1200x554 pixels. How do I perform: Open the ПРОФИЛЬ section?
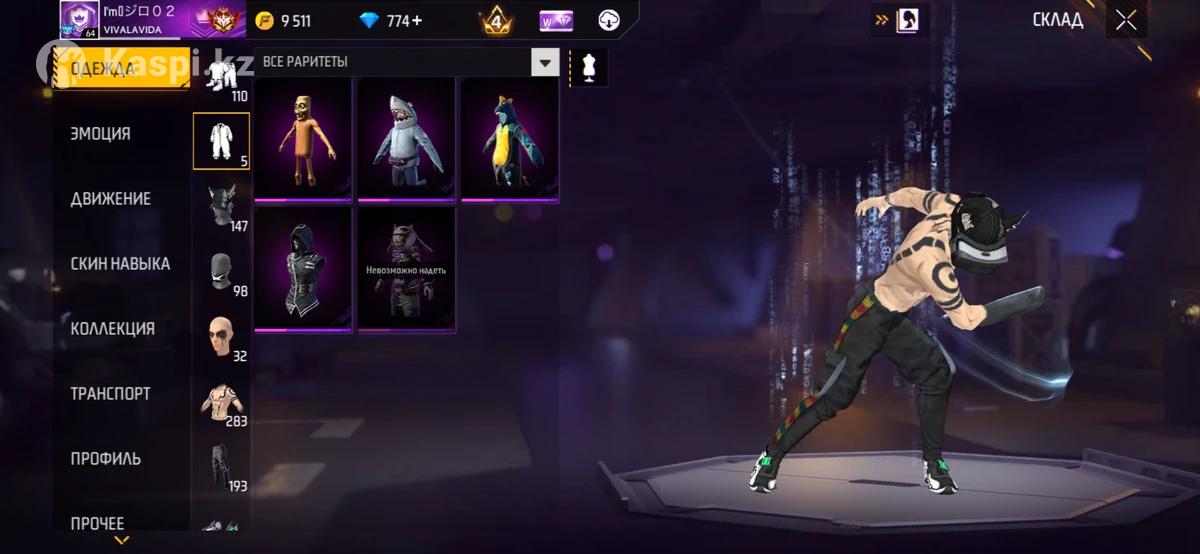(x=105, y=459)
